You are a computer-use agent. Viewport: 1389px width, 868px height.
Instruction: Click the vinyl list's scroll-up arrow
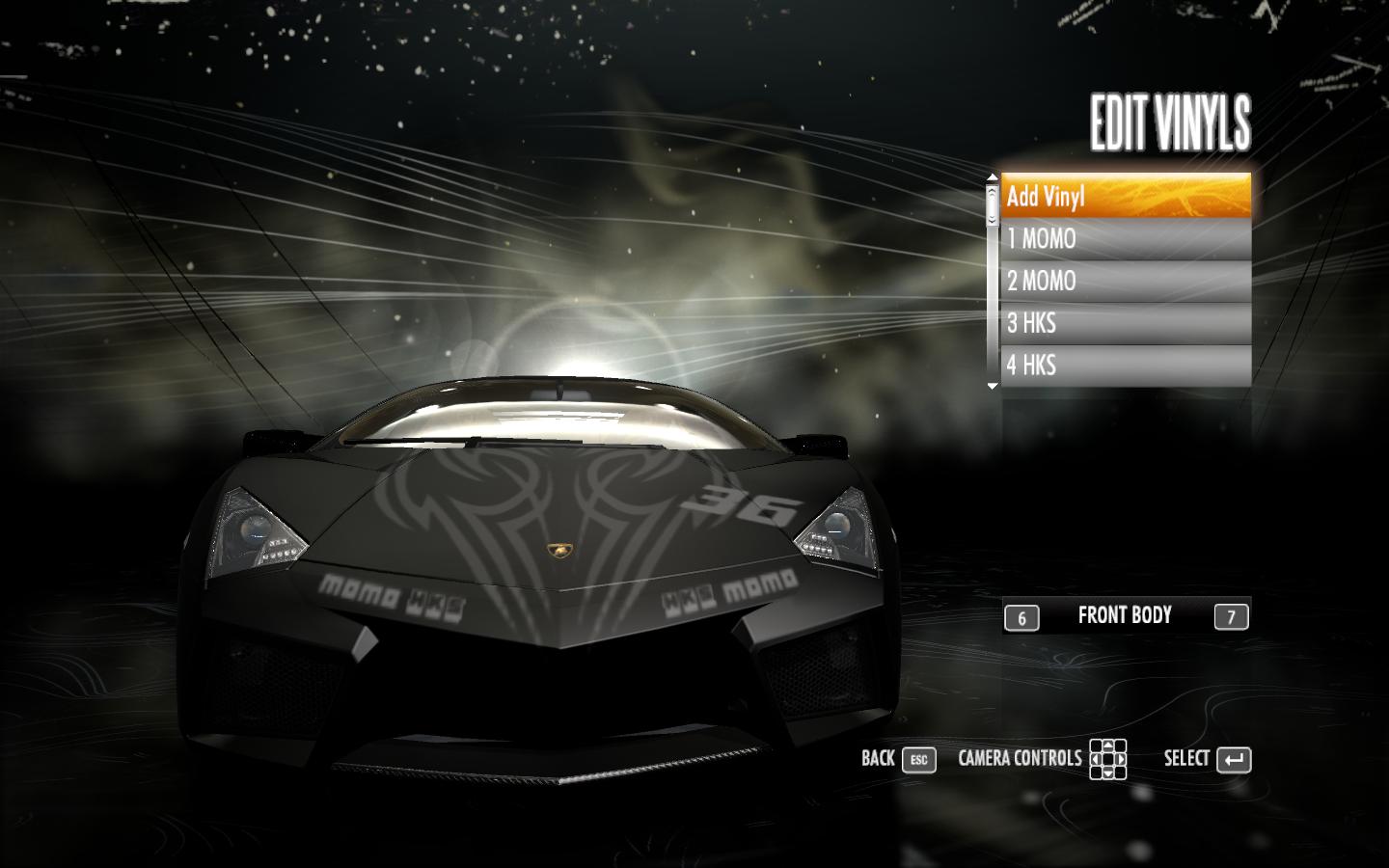992,177
